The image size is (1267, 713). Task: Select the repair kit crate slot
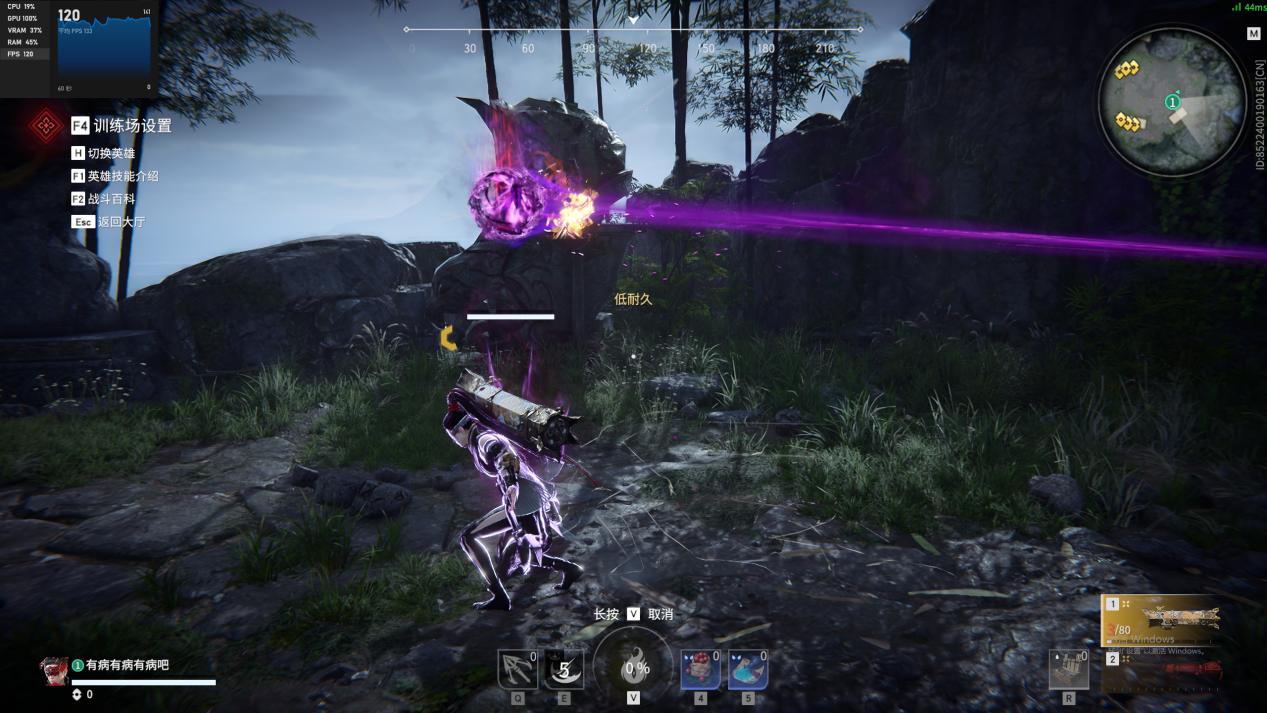tap(1068, 669)
